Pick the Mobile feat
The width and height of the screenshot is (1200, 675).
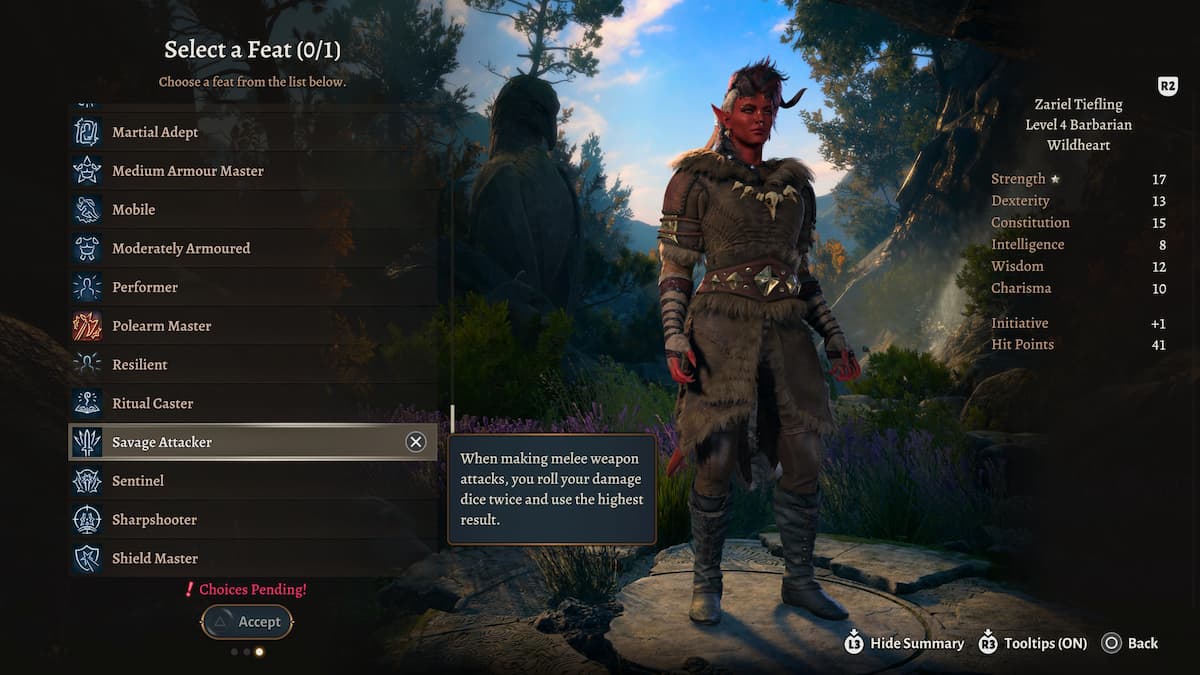click(133, 210)
